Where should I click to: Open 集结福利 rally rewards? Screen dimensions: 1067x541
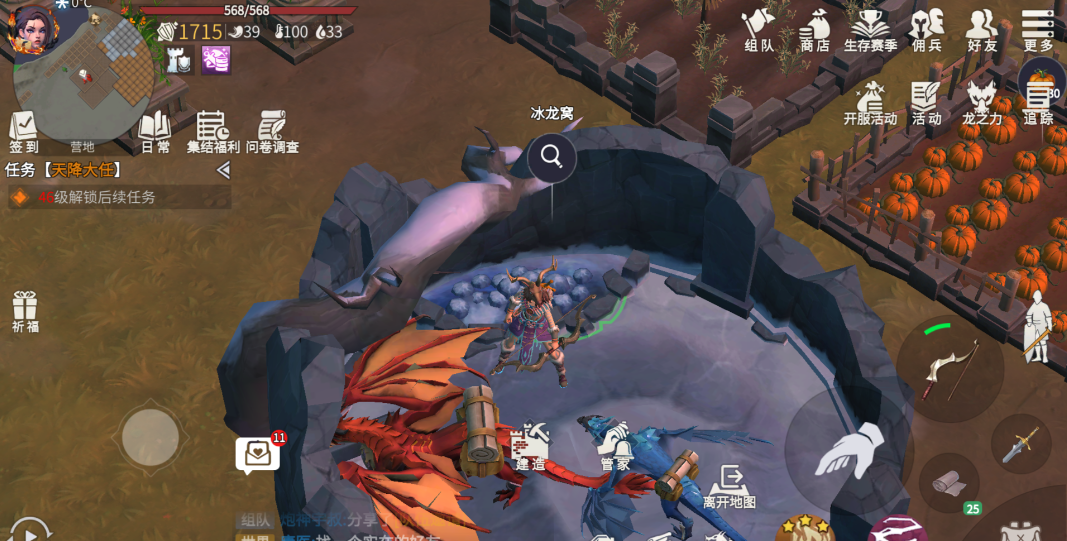(x=213, y=131)
